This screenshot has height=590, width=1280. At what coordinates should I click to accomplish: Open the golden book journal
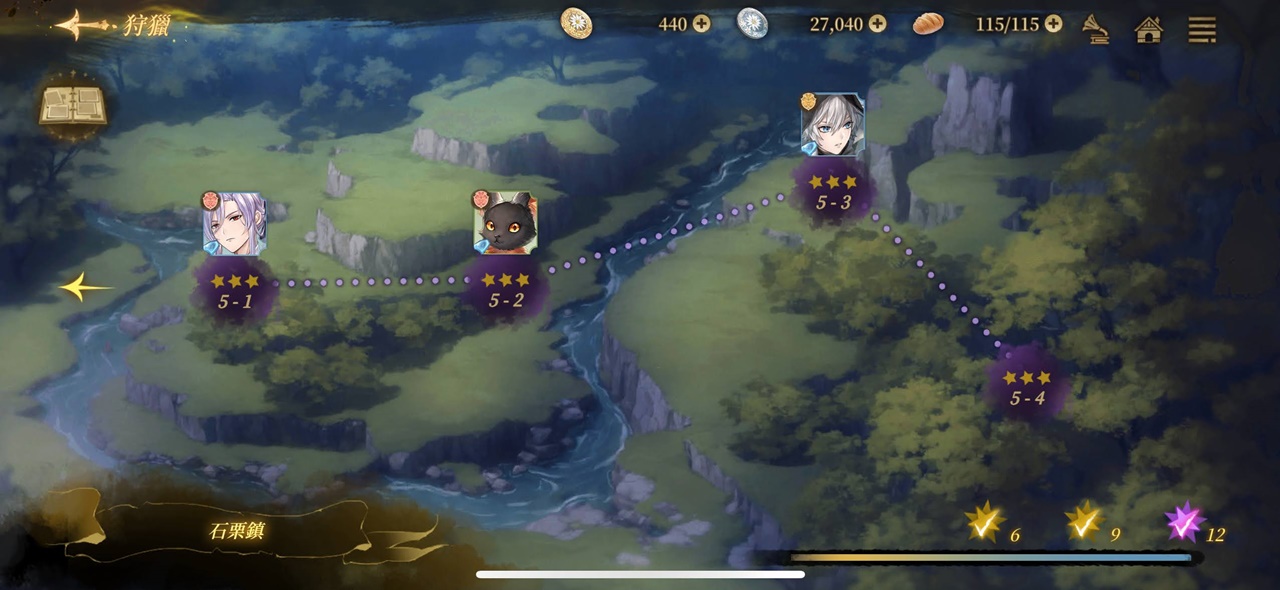coord(72,104)
